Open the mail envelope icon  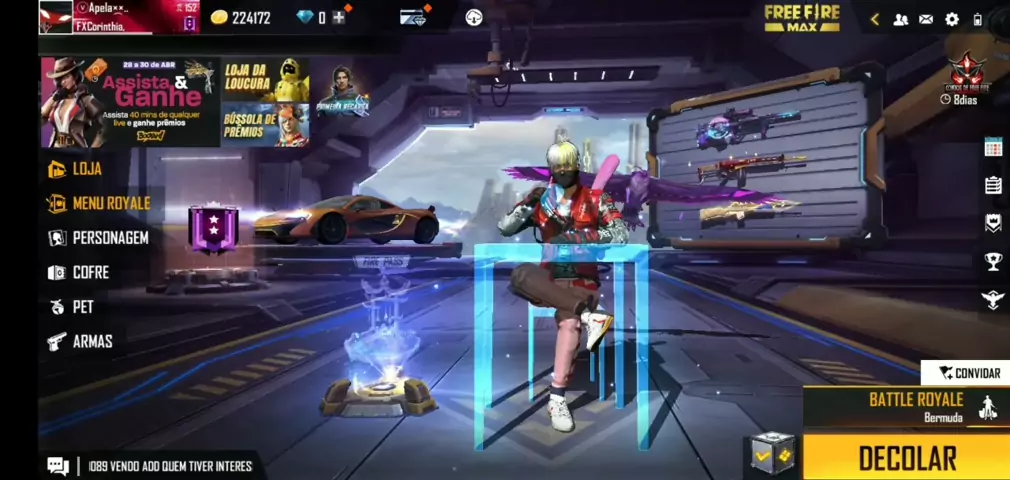tap(926, 19)
